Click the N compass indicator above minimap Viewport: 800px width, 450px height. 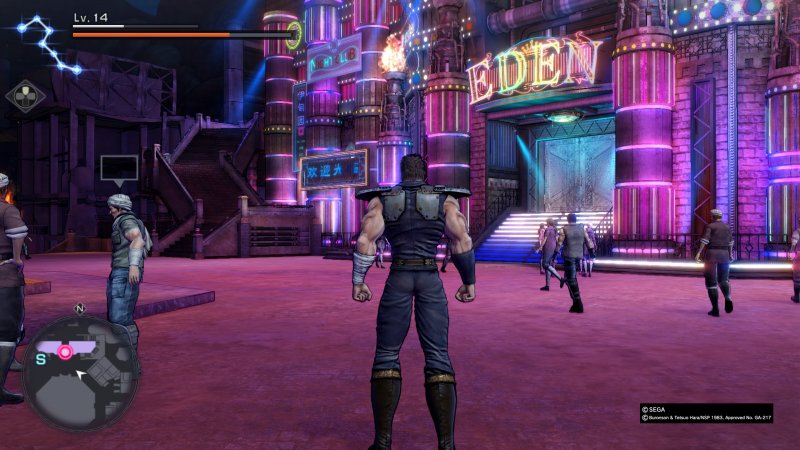79,309
